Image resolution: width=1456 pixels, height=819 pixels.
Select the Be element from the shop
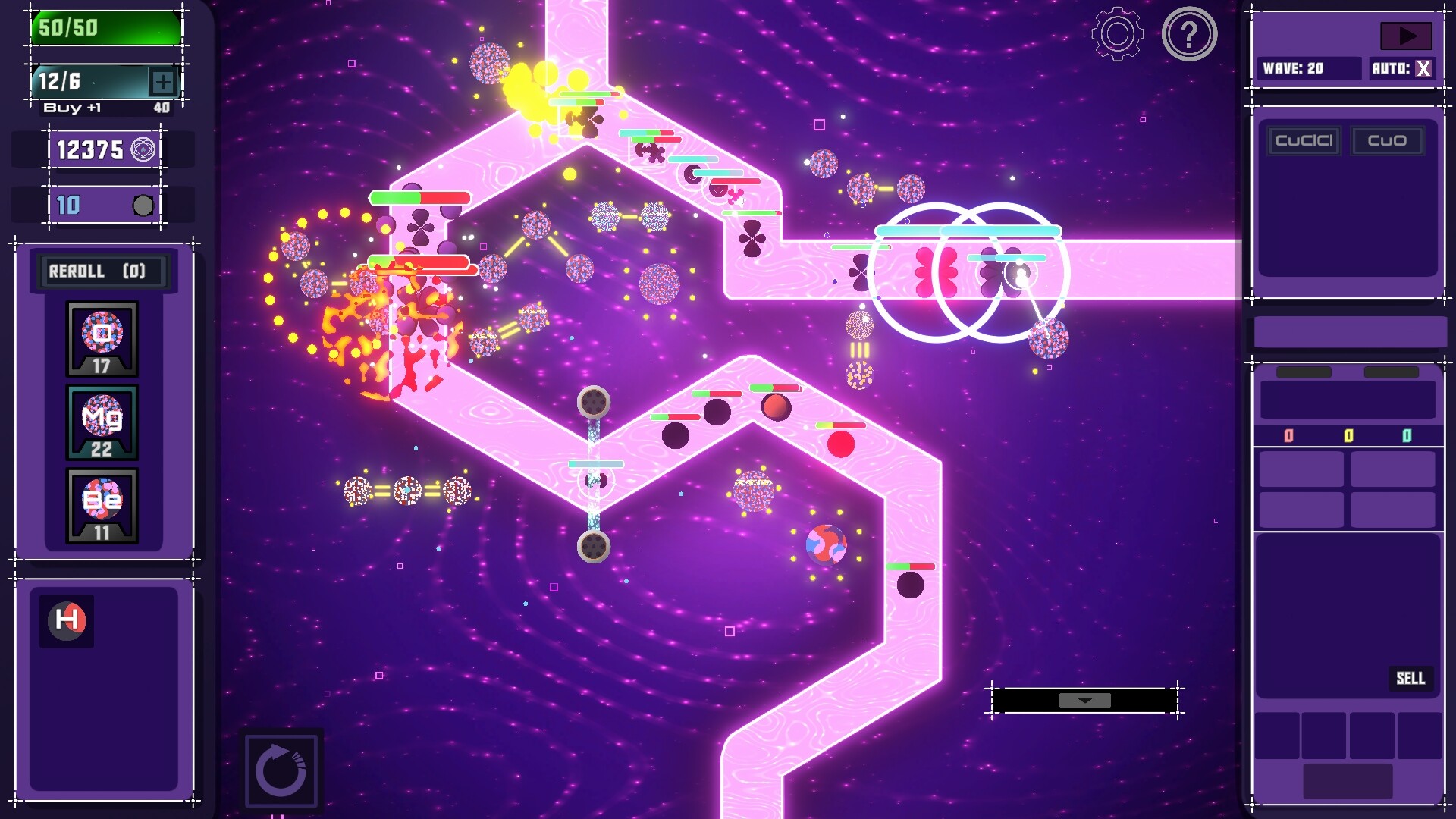(101, 502)
